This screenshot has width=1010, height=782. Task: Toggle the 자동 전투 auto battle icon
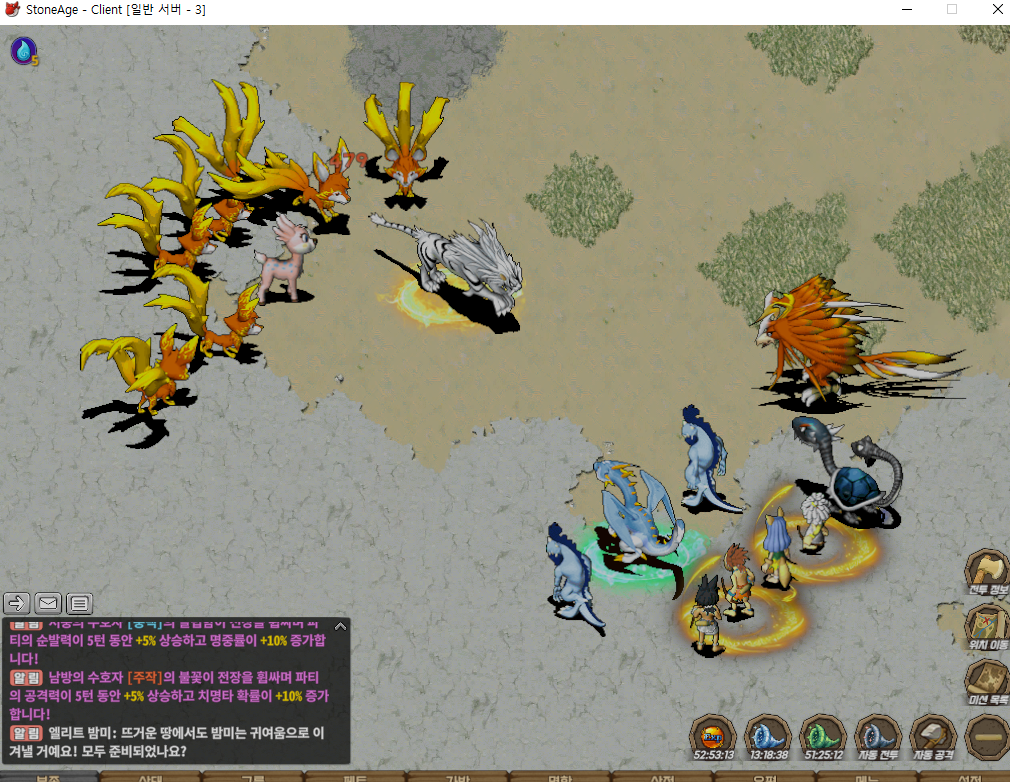tap(879, 735)
